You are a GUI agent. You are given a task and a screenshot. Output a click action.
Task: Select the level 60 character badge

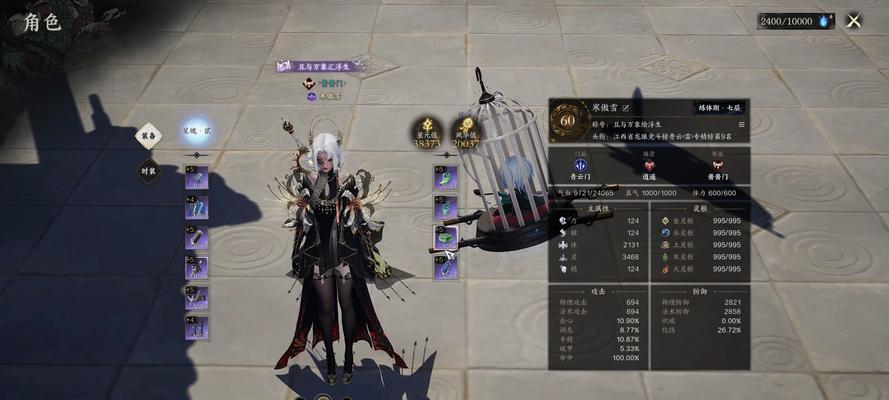coord(569,119)
